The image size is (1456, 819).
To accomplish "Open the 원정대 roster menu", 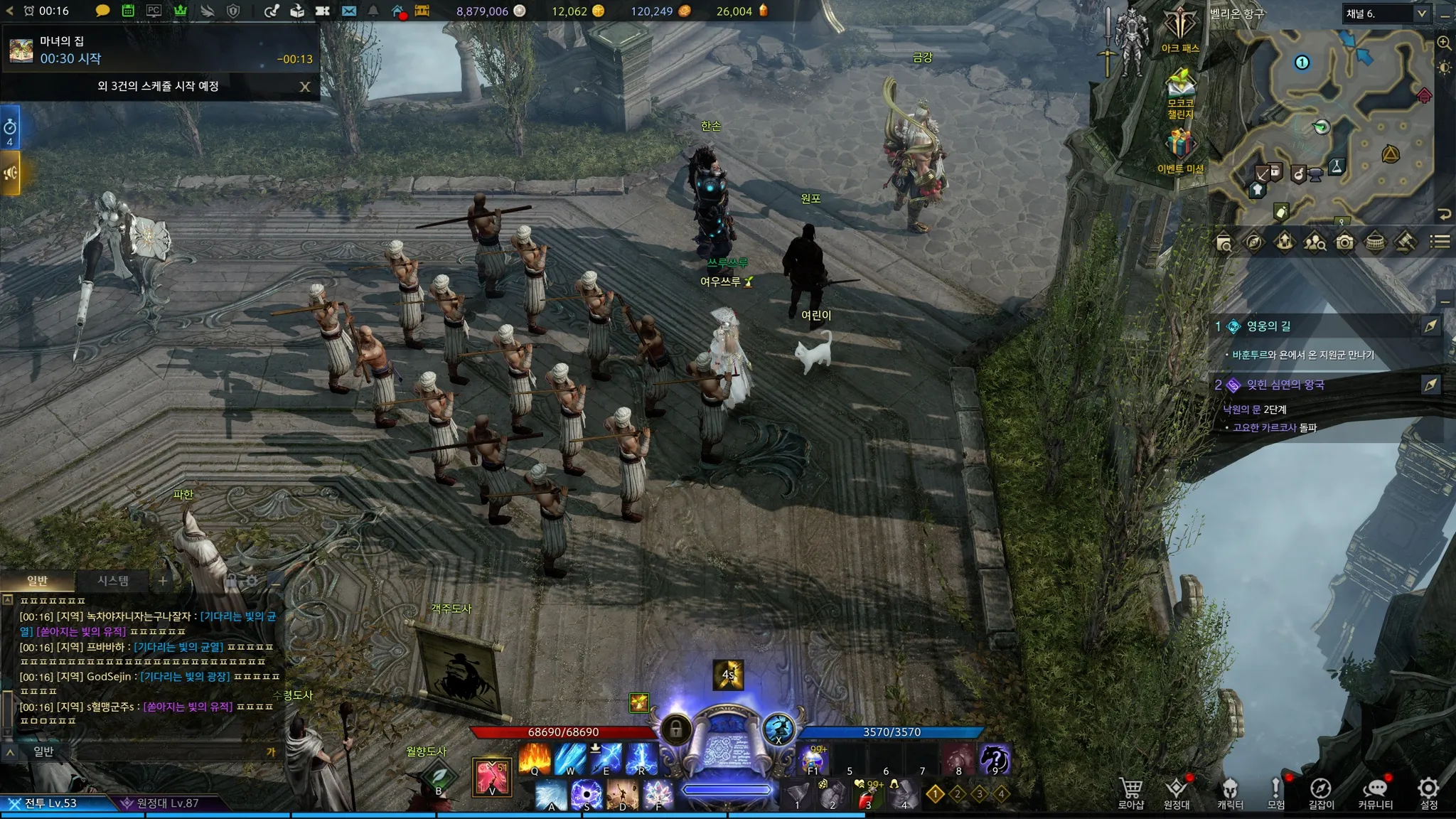I will (x=1177, y=792).
